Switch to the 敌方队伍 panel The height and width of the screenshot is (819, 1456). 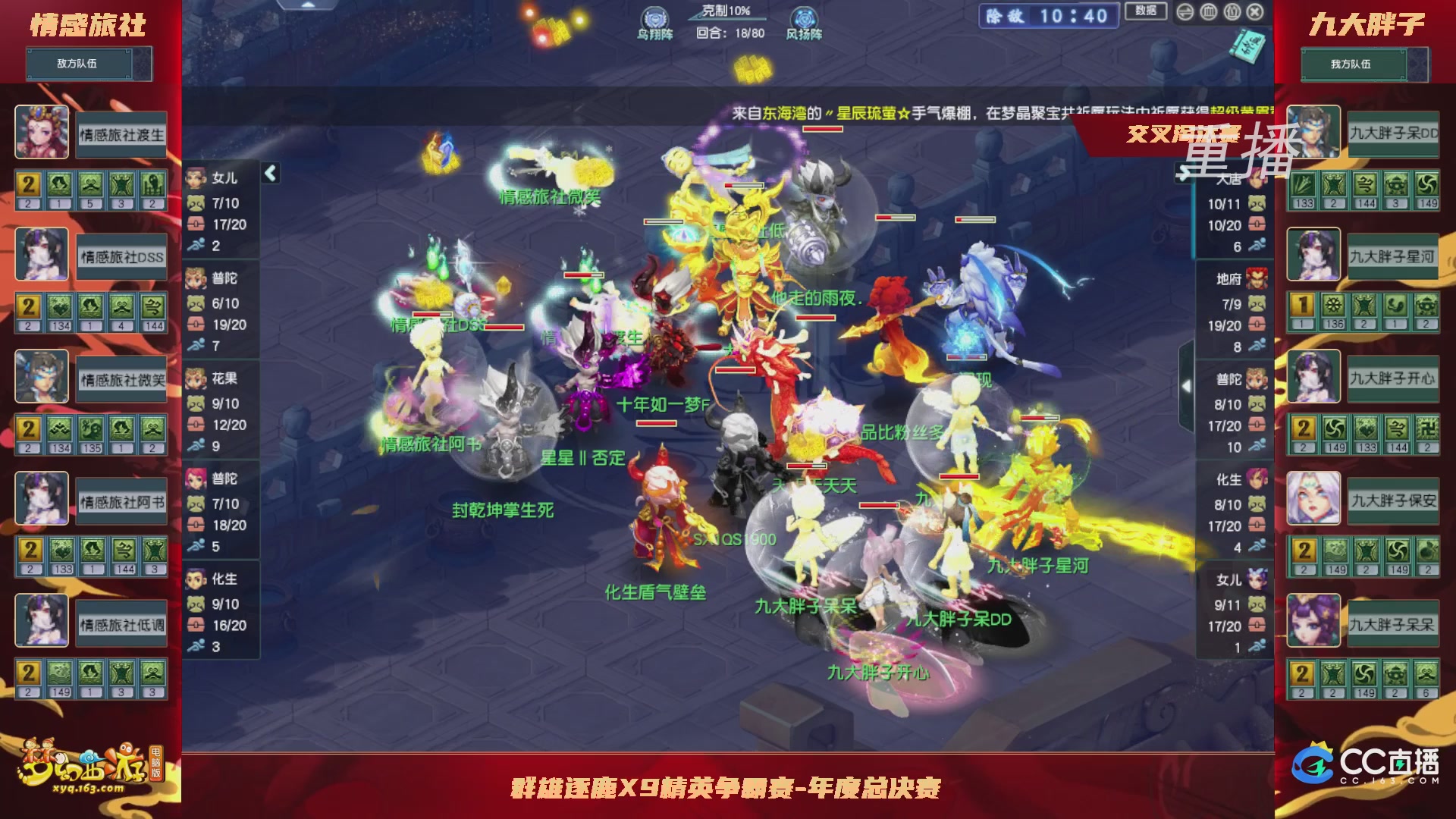click(87, 64)
